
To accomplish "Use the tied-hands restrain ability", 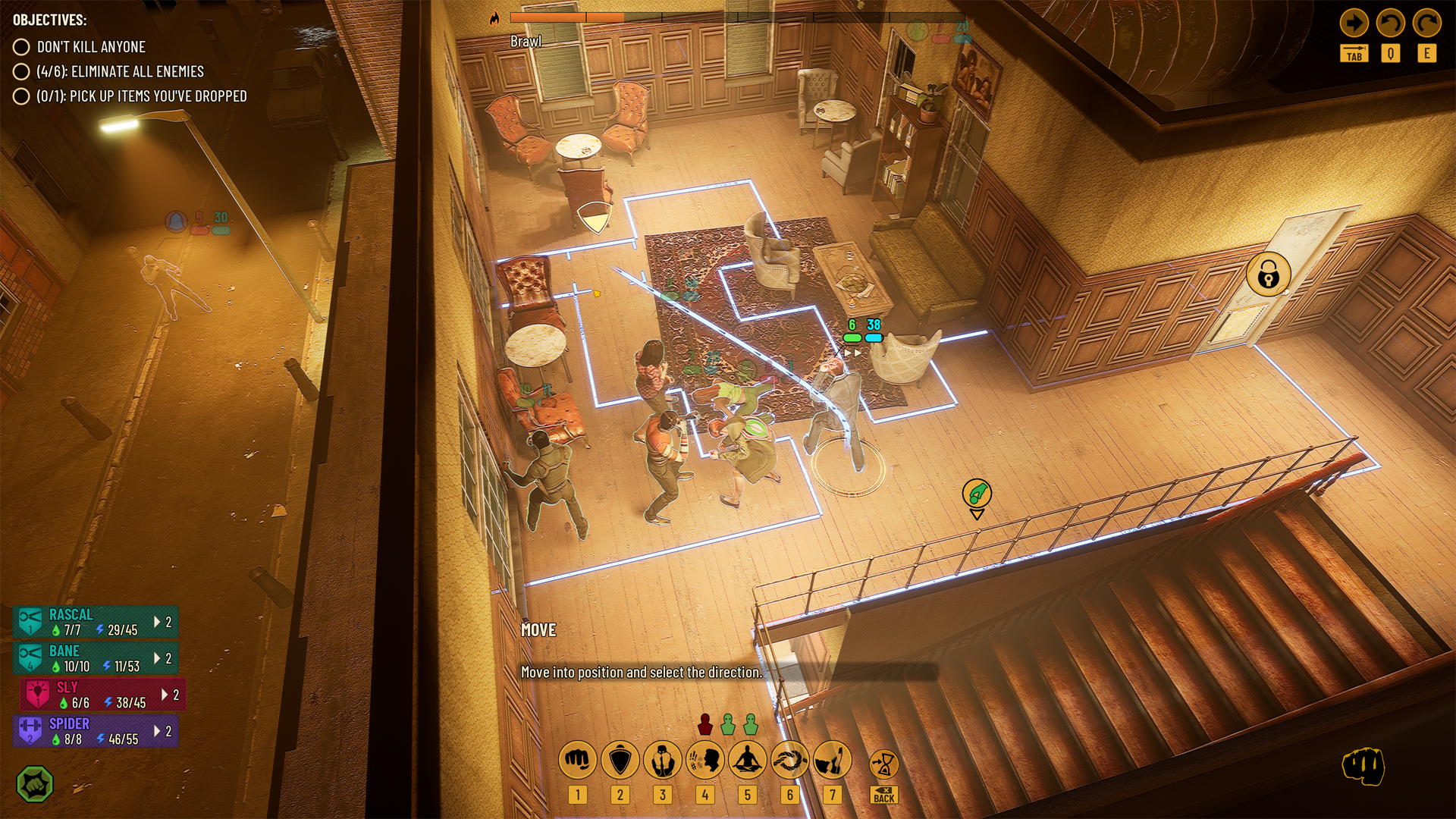I will (662, 760).
